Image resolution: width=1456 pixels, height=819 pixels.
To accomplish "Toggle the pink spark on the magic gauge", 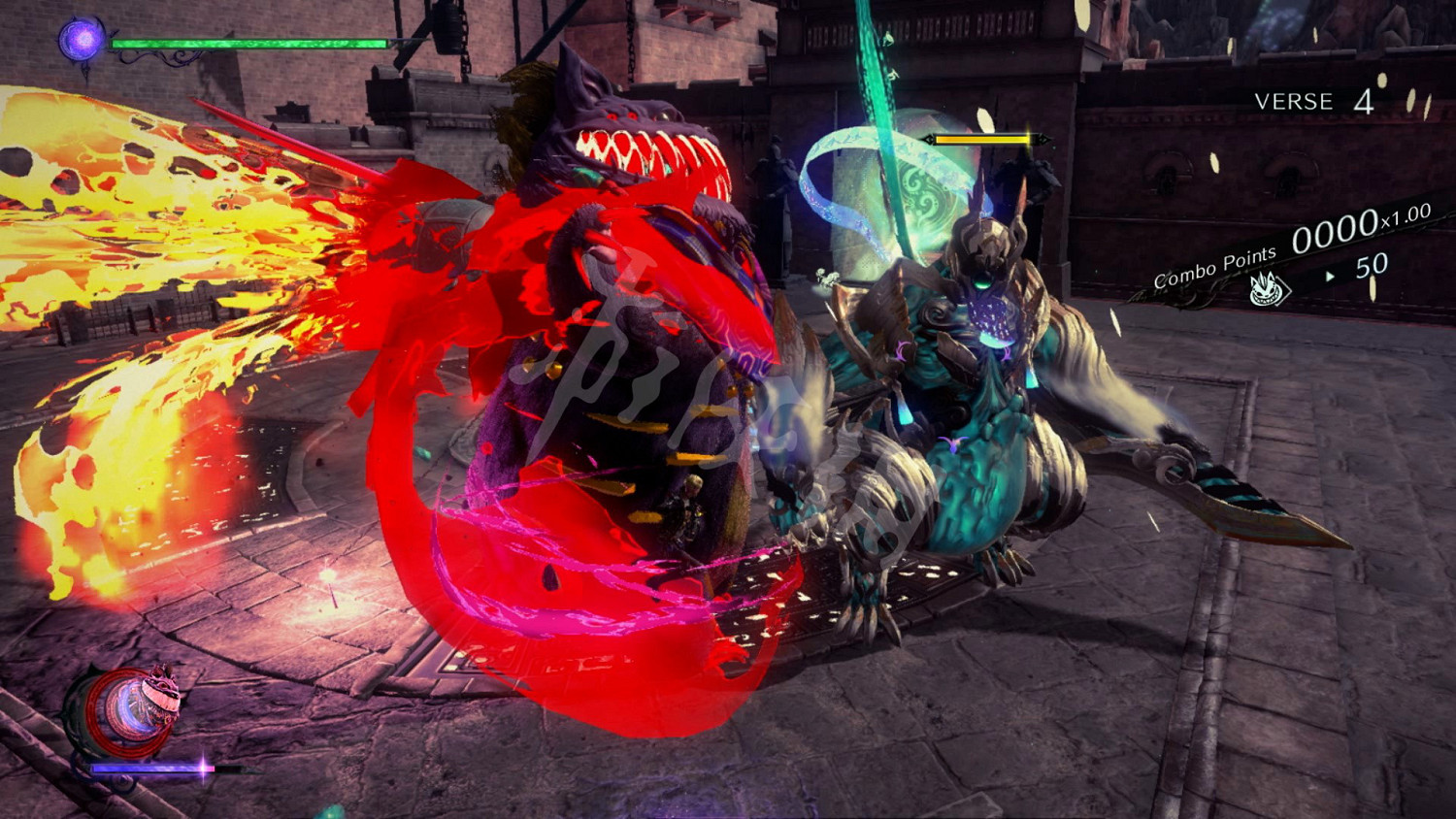I will tap(203, 770).
